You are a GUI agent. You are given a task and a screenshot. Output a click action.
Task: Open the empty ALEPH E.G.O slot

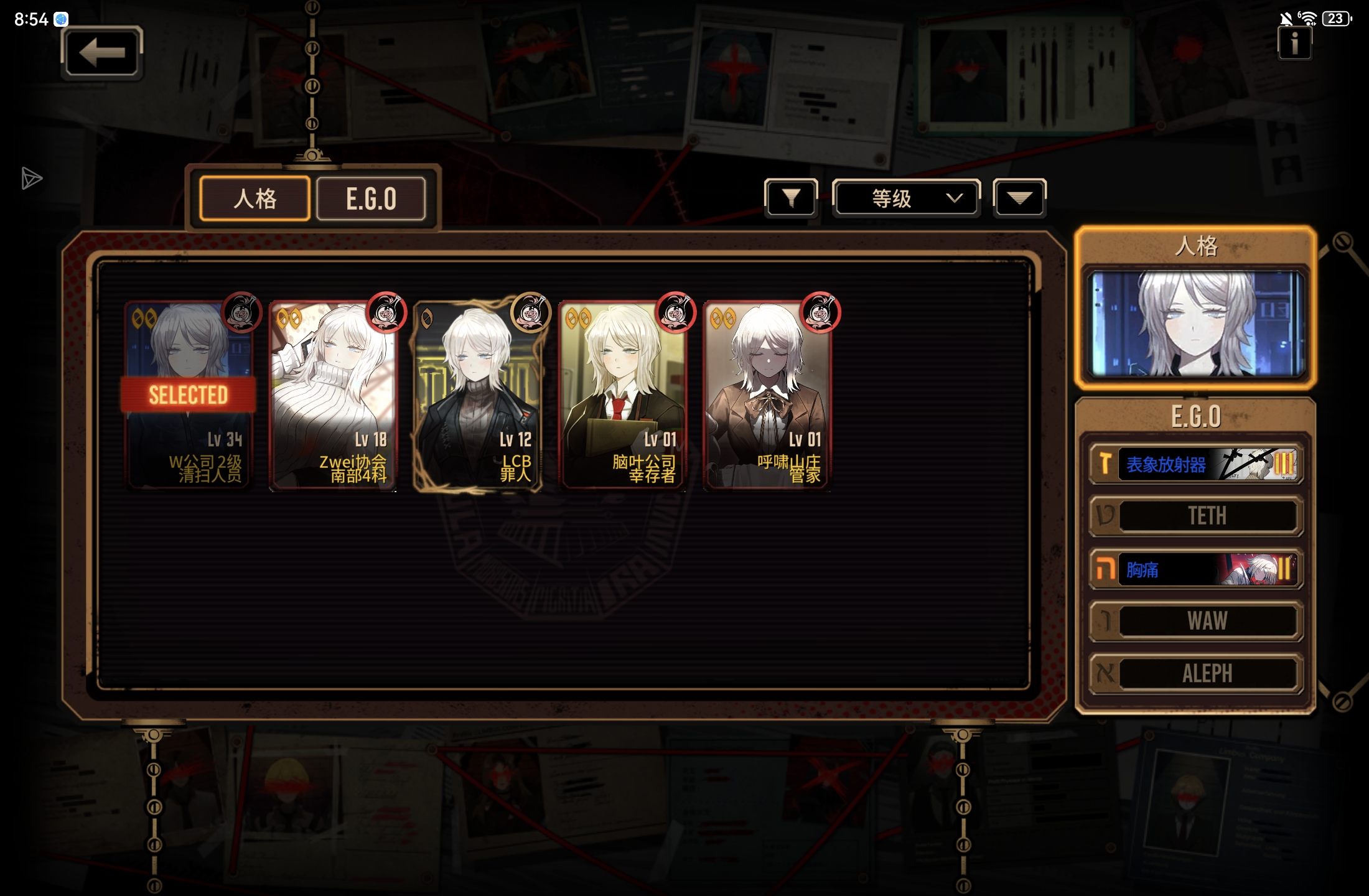coord(1195,673)
